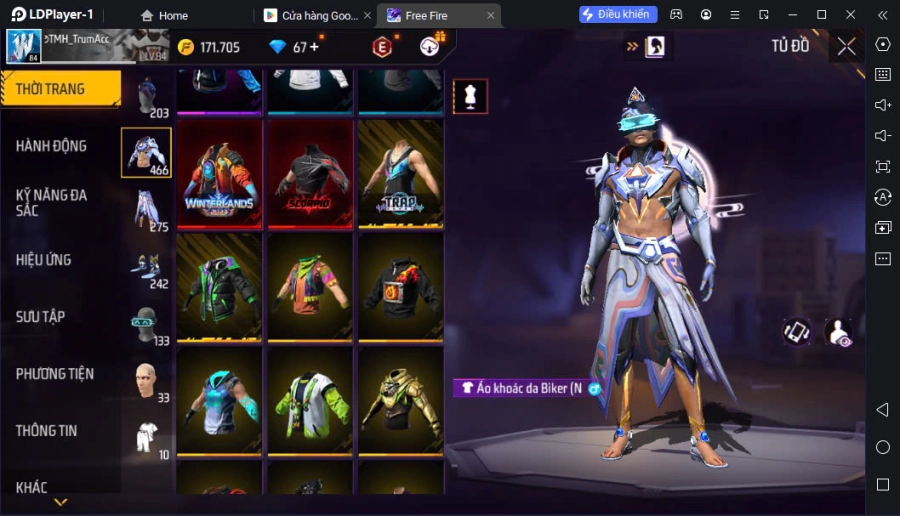Open the player profile avatar
This screenshot has width=900, height=516.
click(x=24, y=46)
